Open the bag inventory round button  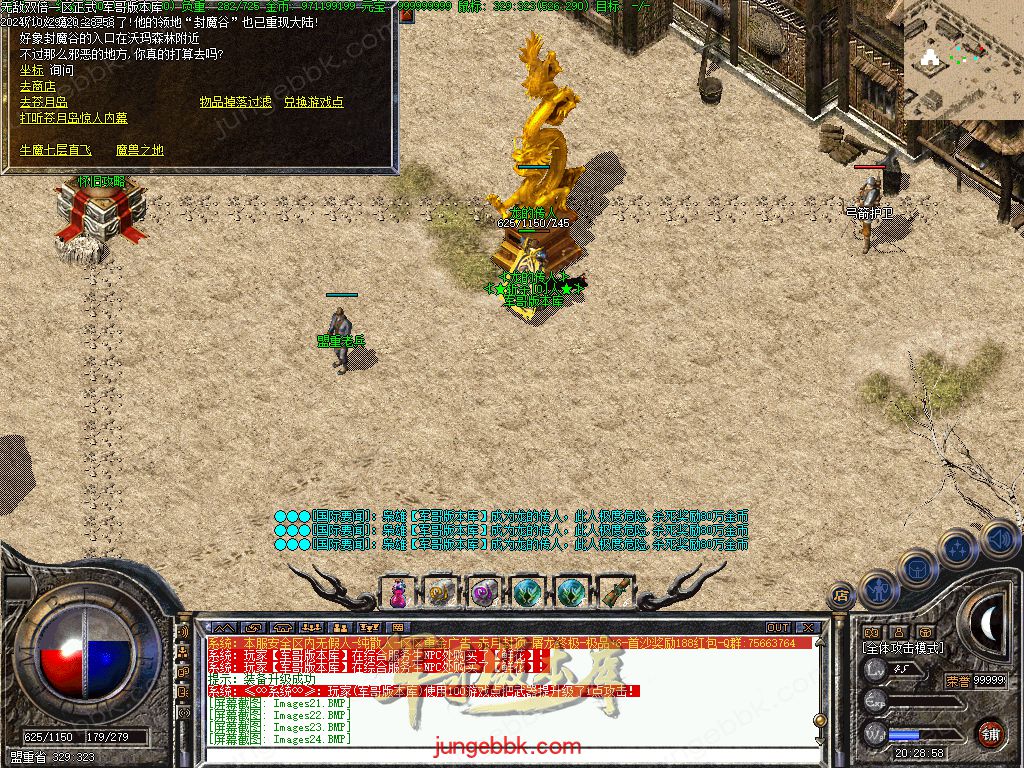[917, 568]
